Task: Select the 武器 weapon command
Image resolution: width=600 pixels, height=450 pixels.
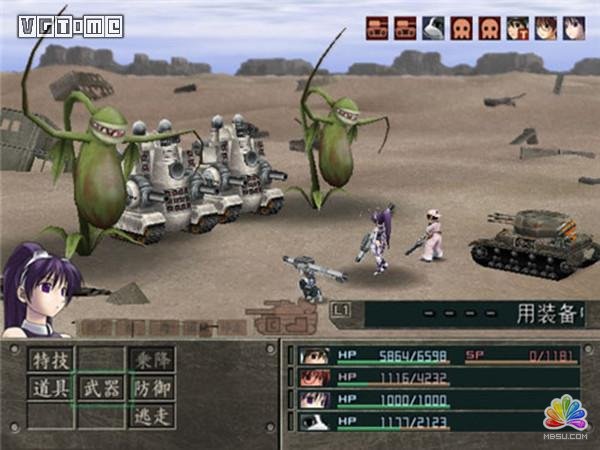Action: 101,388
